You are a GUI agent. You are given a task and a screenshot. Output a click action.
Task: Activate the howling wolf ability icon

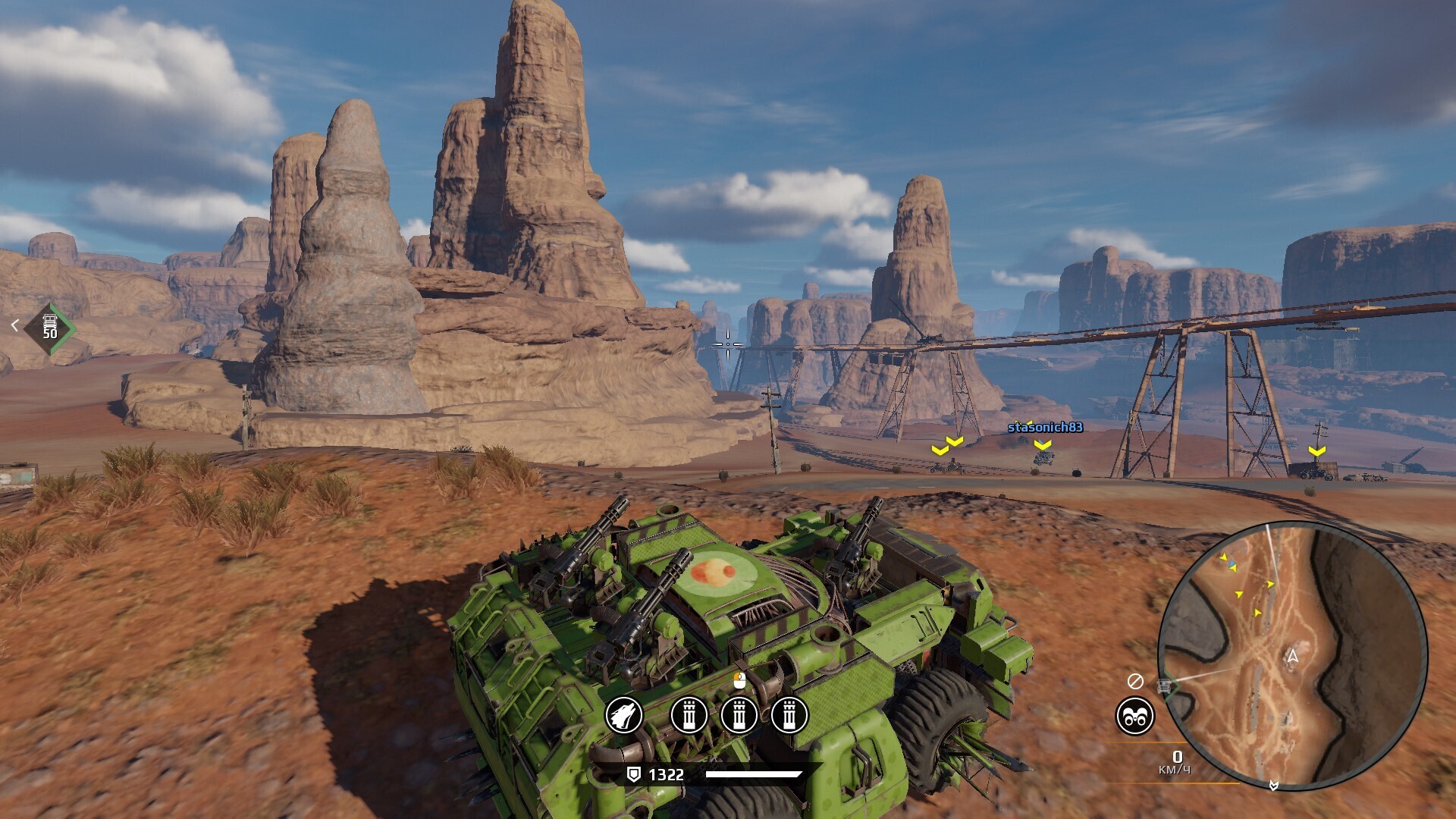click(623, 715)
